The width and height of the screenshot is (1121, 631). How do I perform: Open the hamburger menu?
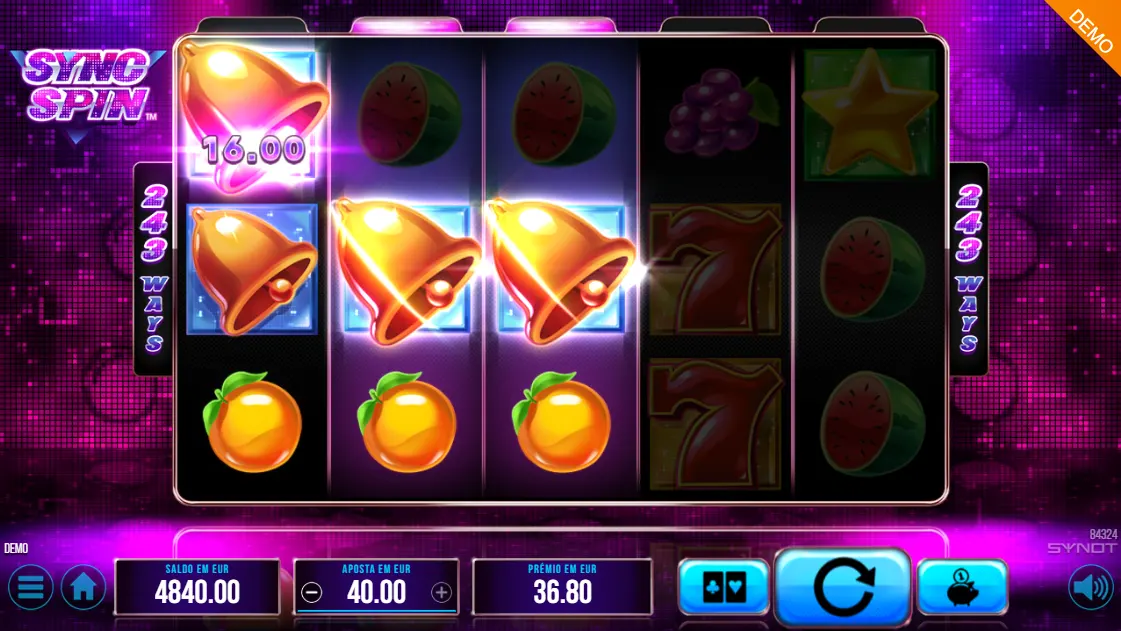[x=30, y=588]
